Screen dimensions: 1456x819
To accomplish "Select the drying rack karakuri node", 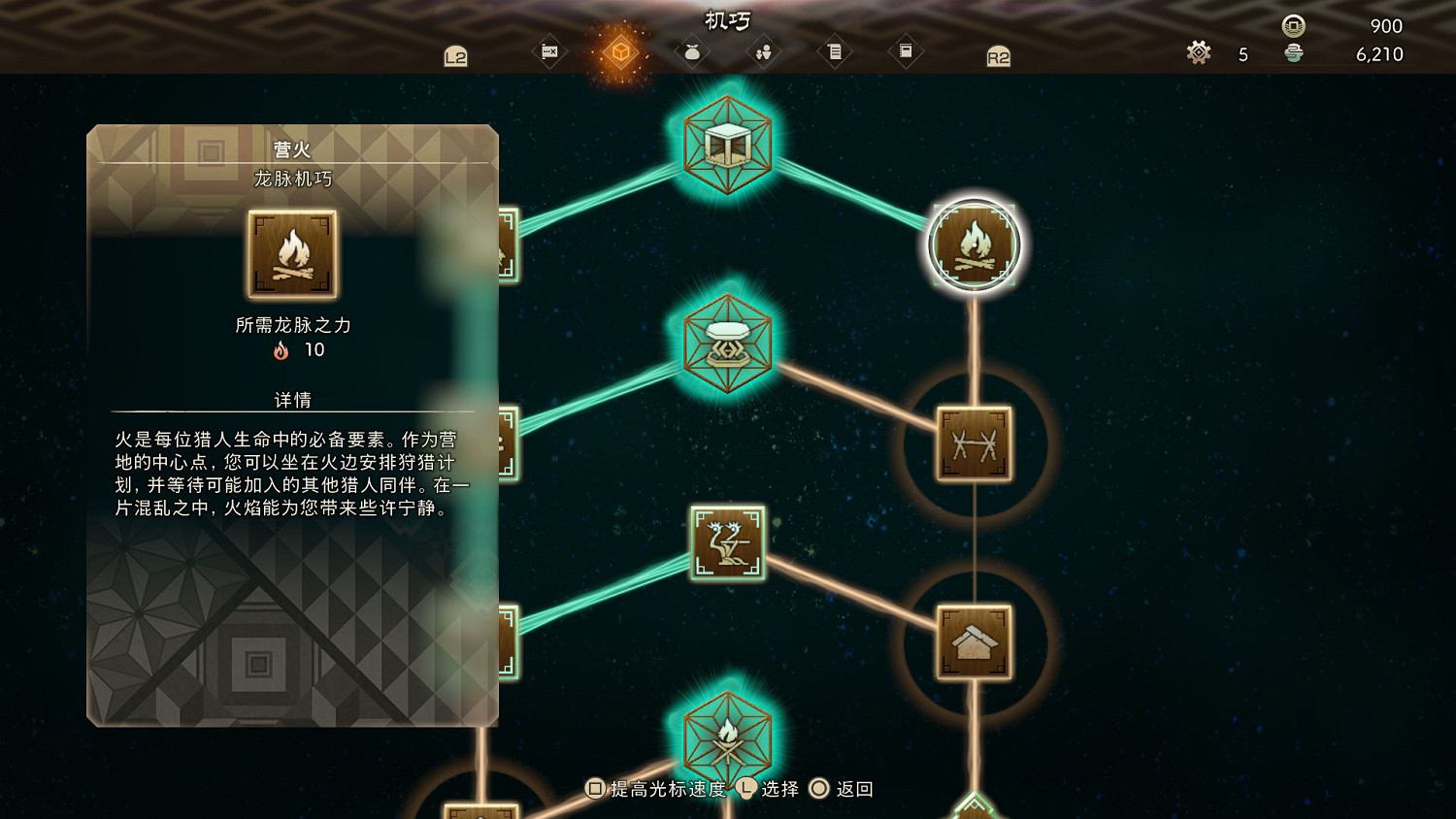I will 974,444.
